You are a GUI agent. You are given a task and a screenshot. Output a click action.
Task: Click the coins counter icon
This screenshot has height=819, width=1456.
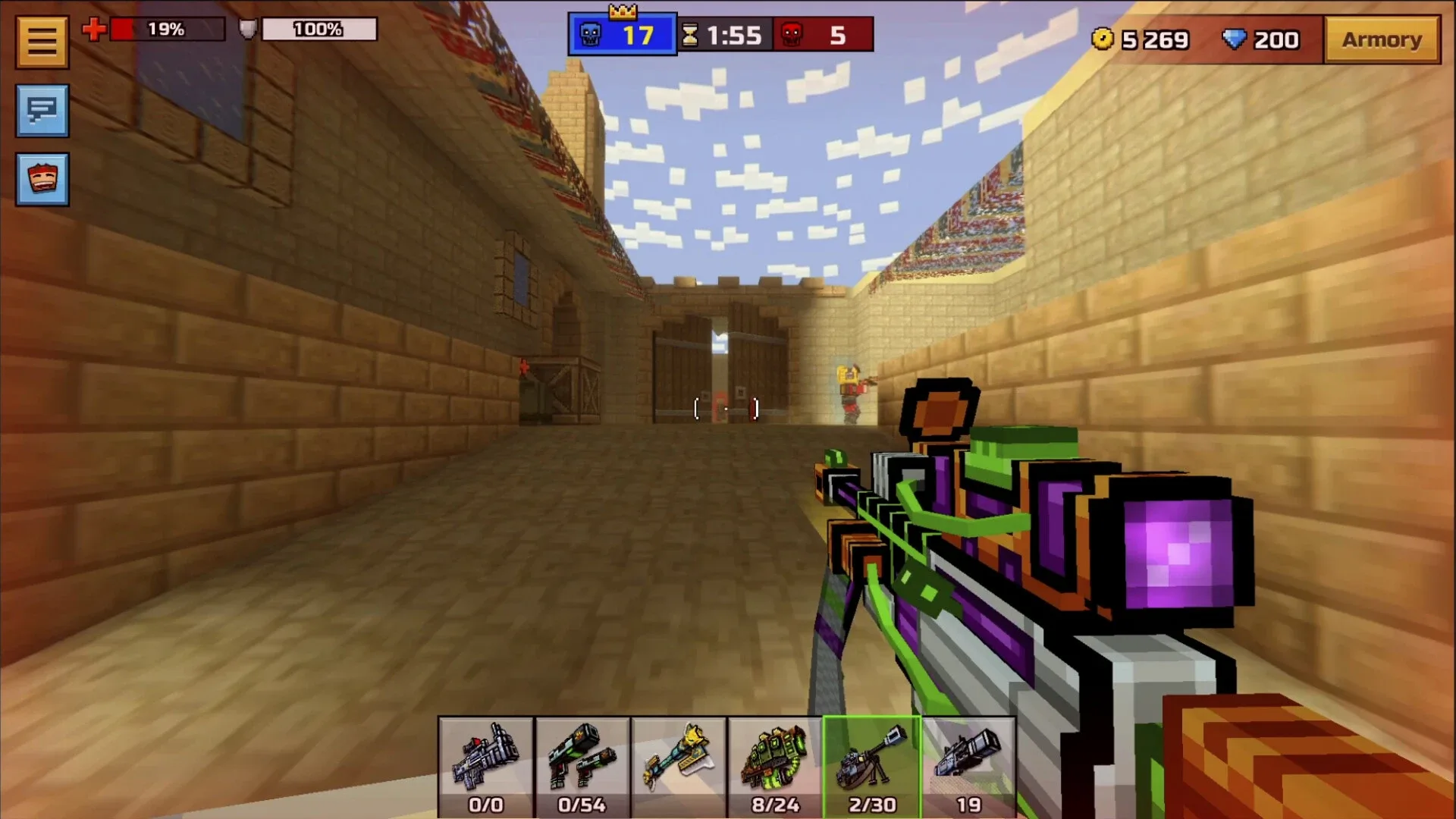(x=1103, y=39)
